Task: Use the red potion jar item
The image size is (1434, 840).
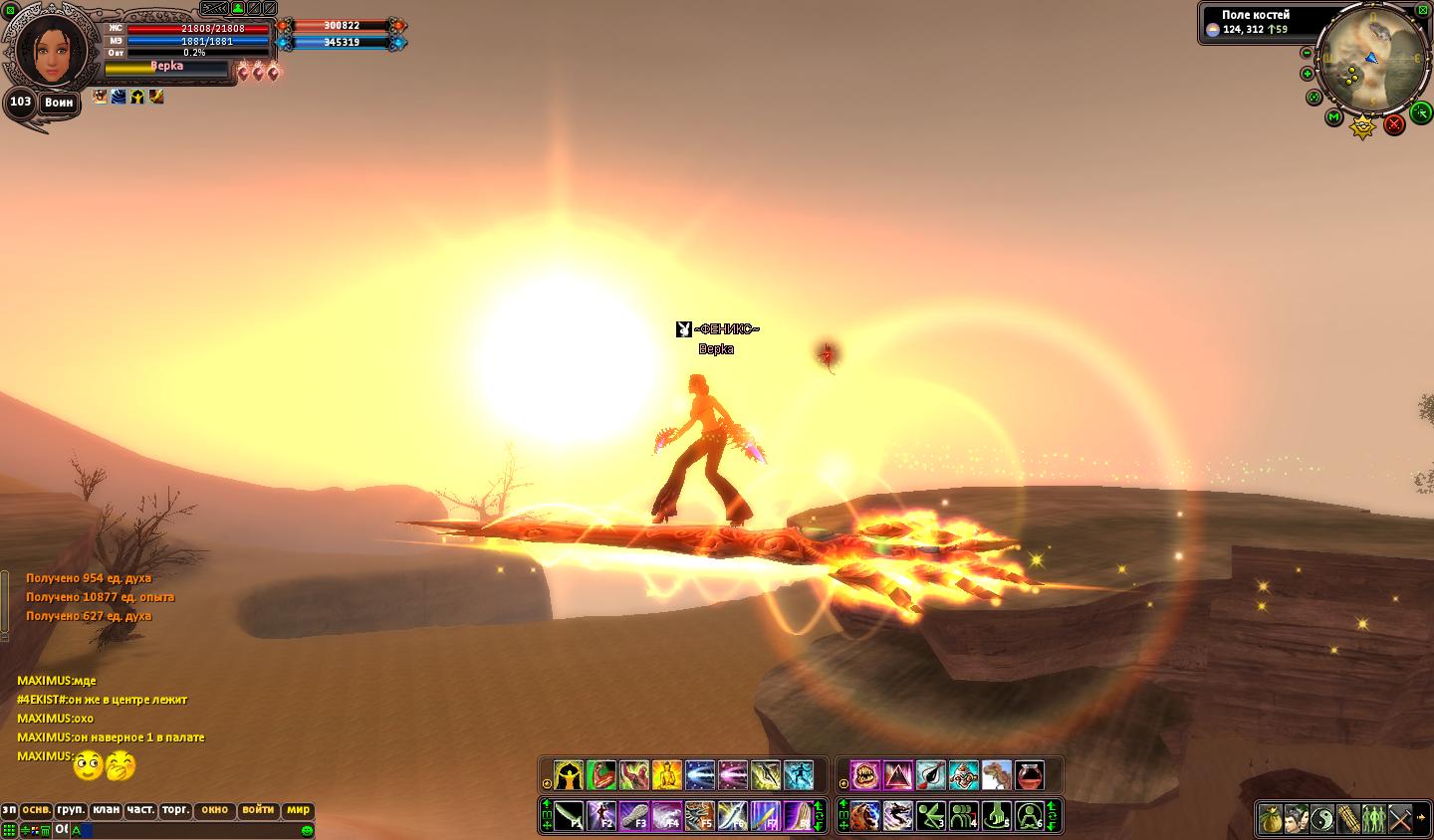Action: (1029, 775)
